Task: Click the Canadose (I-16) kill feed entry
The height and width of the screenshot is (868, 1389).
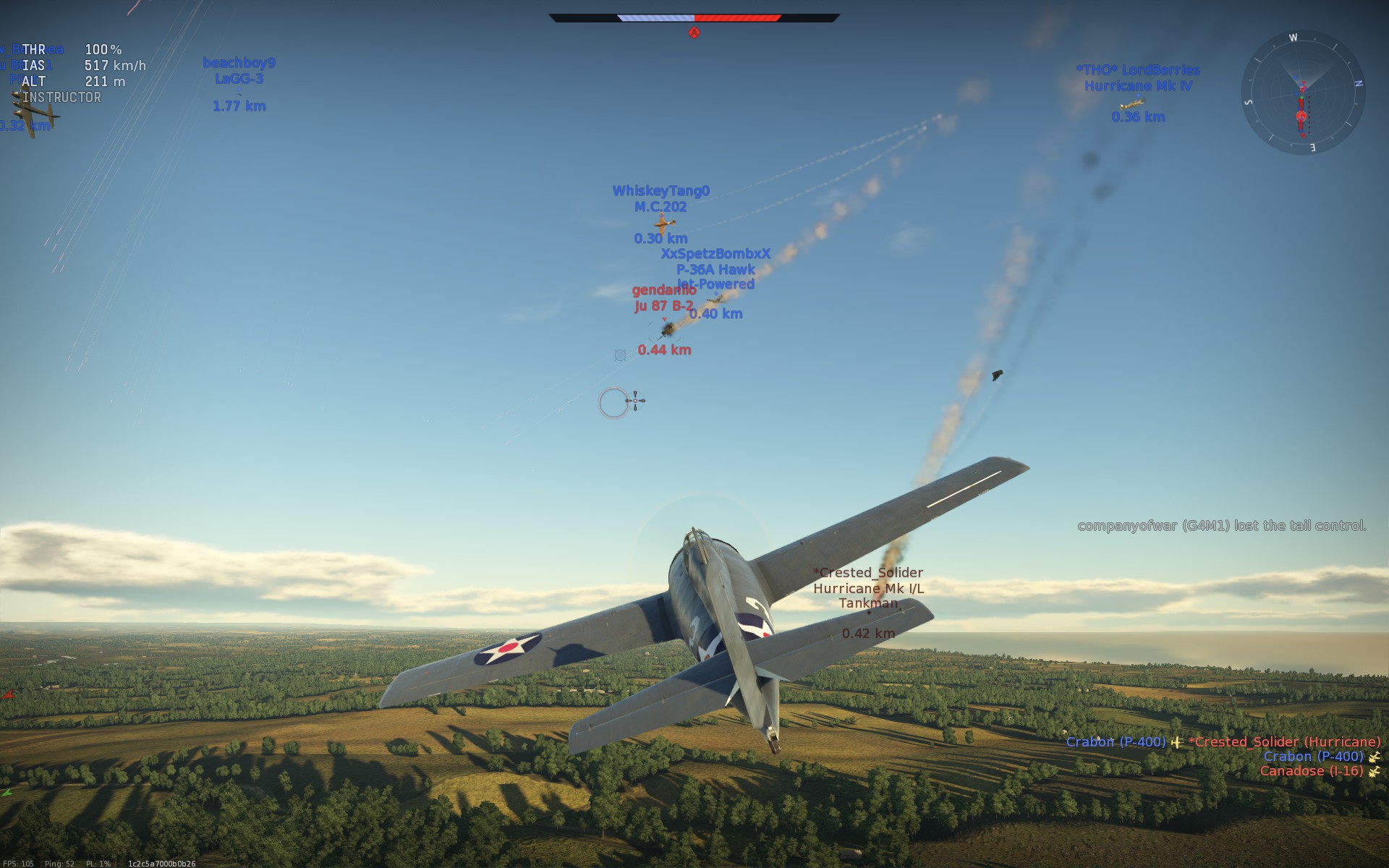Action: pyautogui.click(x=1311, y=771)
